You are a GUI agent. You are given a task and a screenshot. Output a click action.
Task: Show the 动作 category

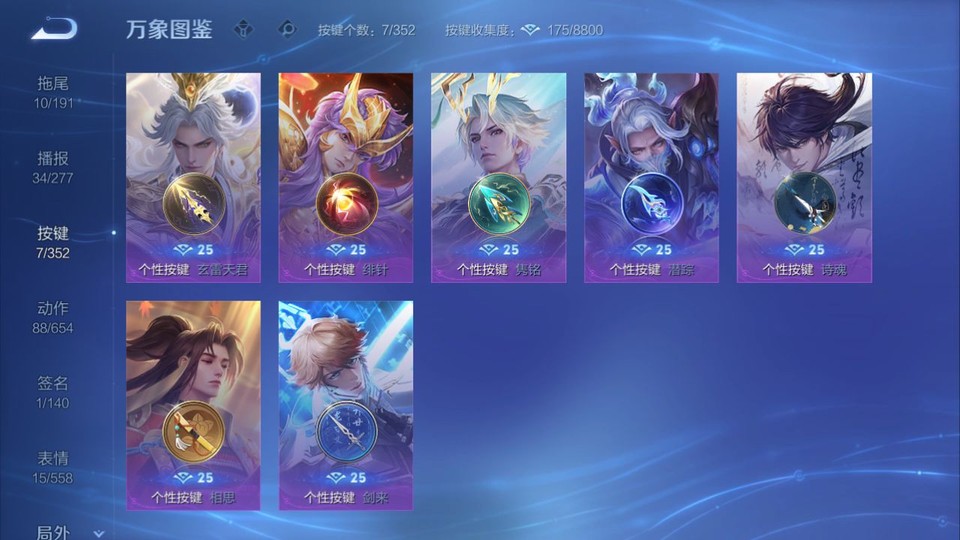point(54,317)
